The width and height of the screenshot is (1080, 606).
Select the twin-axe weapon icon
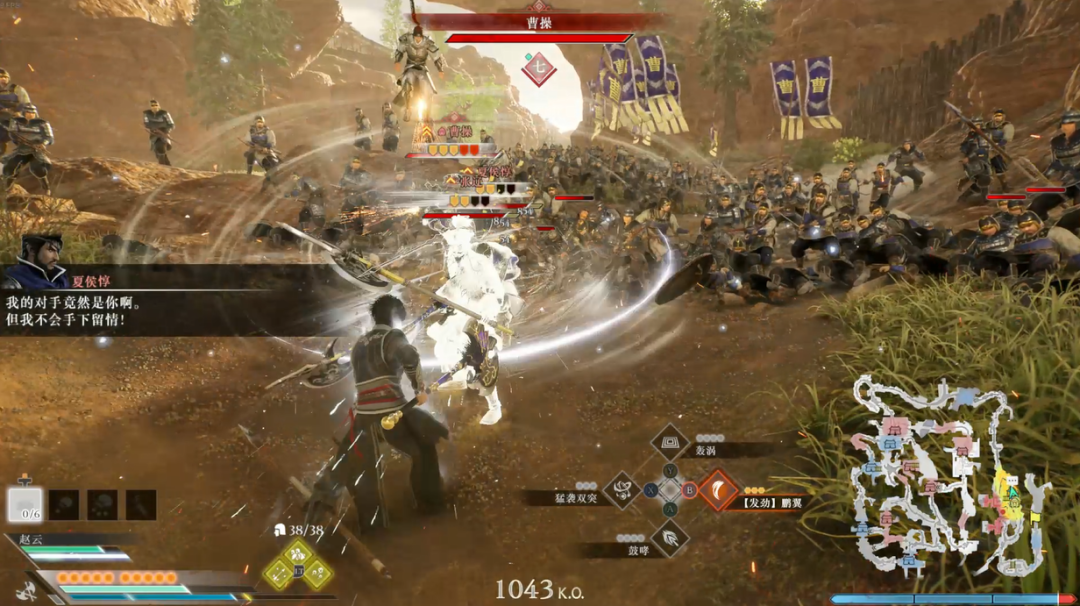[26, 590]
